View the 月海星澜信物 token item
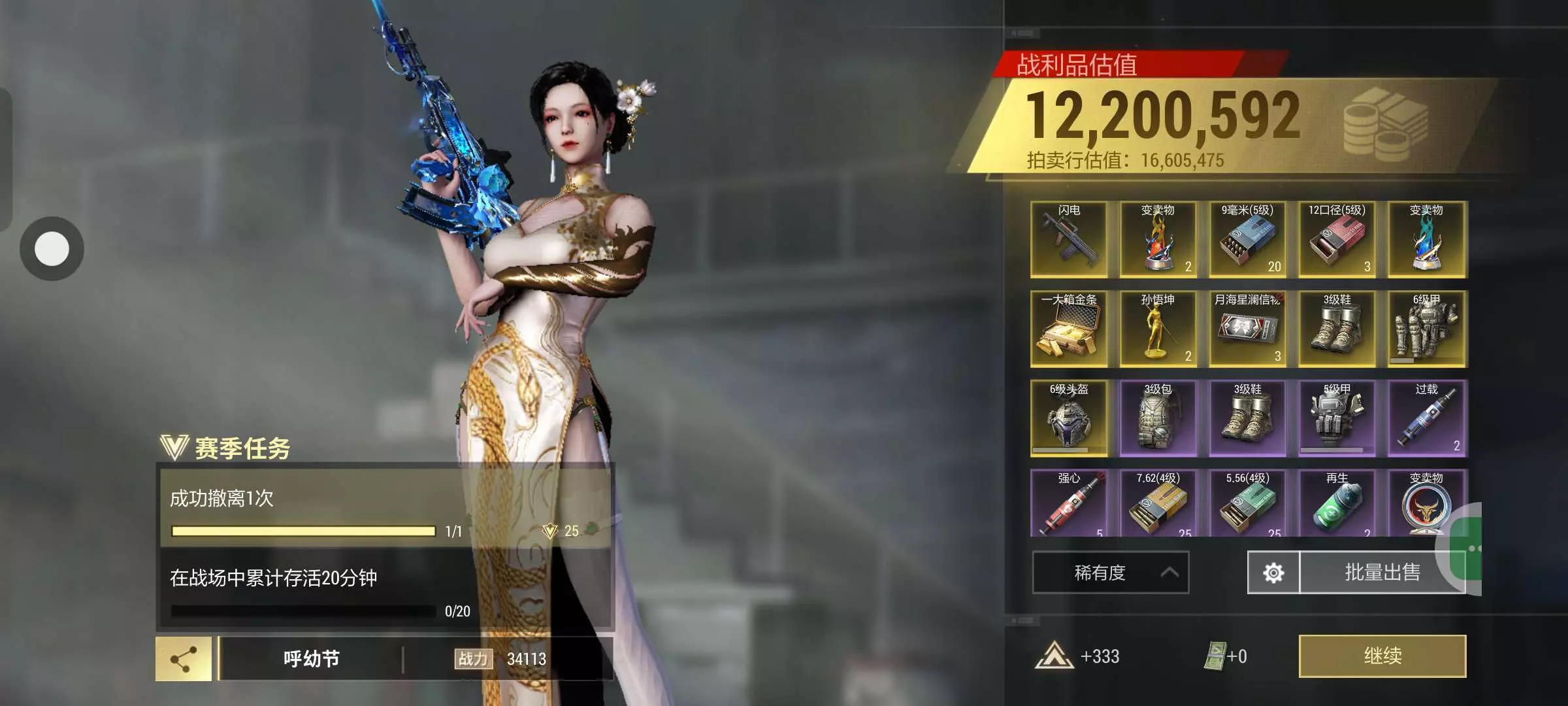Viewport: 1568px width, 706px height. pos(1247,329)
